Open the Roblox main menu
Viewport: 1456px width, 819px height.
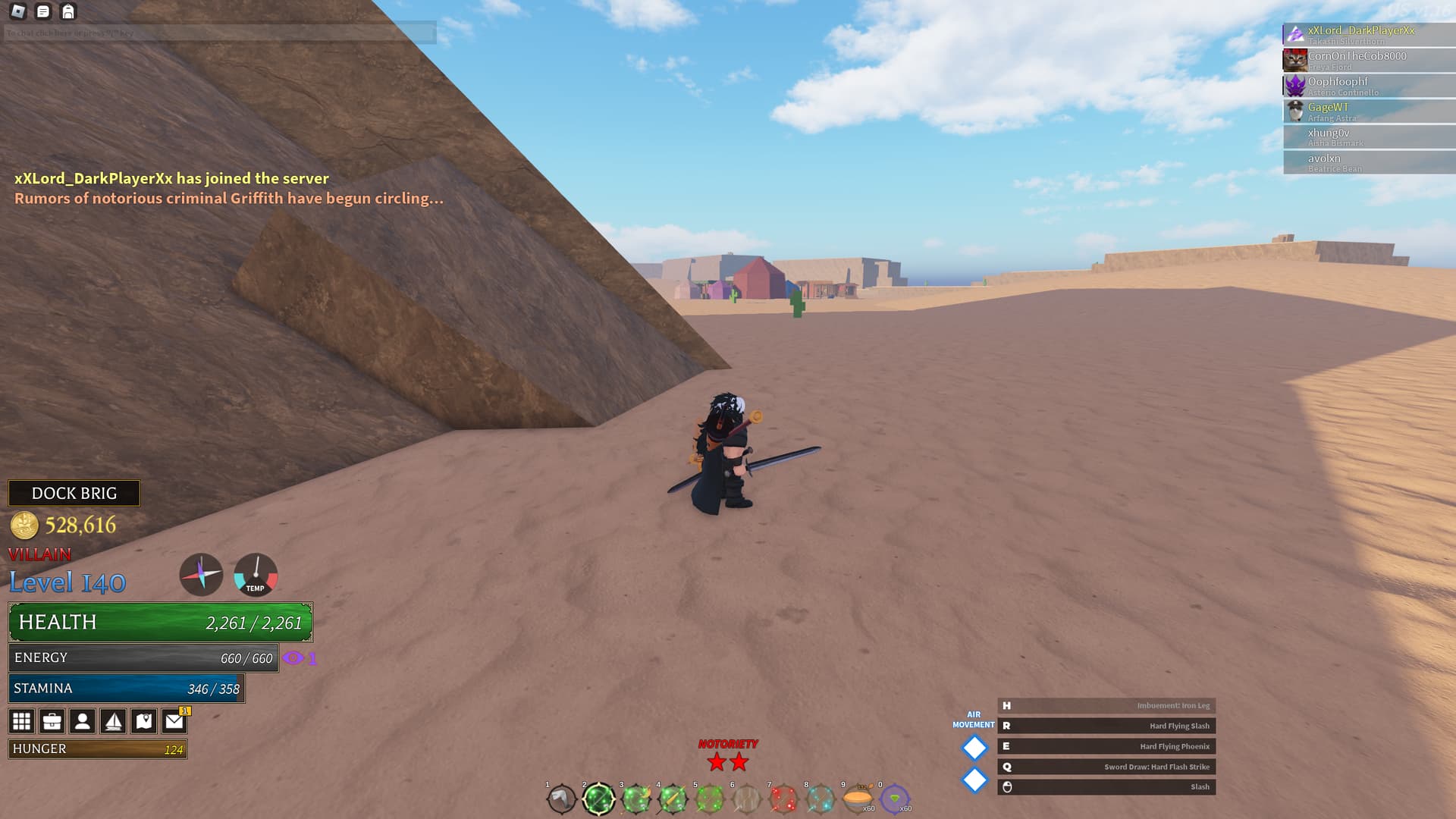[x=18, y=11]
